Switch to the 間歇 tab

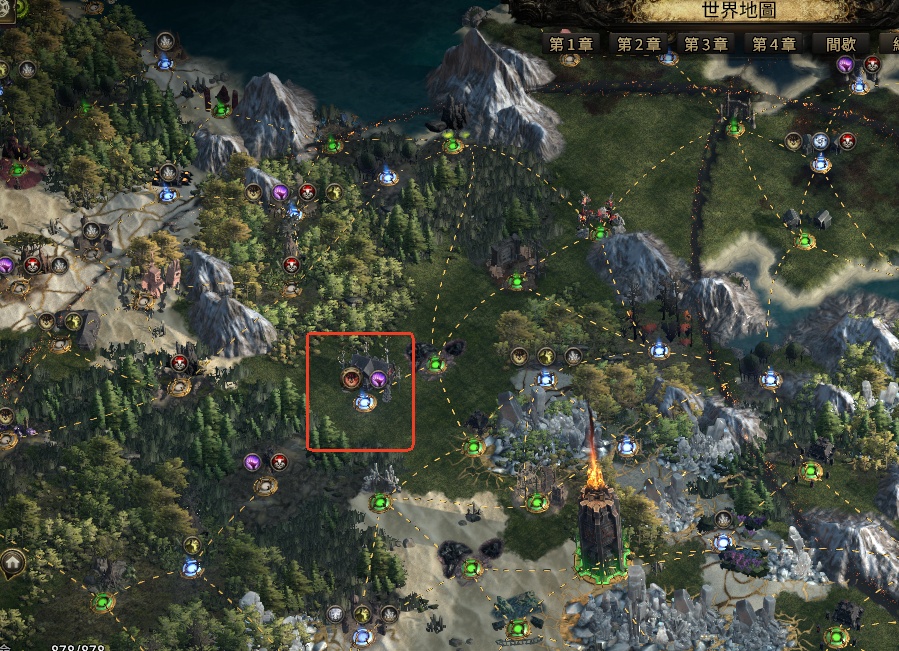point(840,44)
